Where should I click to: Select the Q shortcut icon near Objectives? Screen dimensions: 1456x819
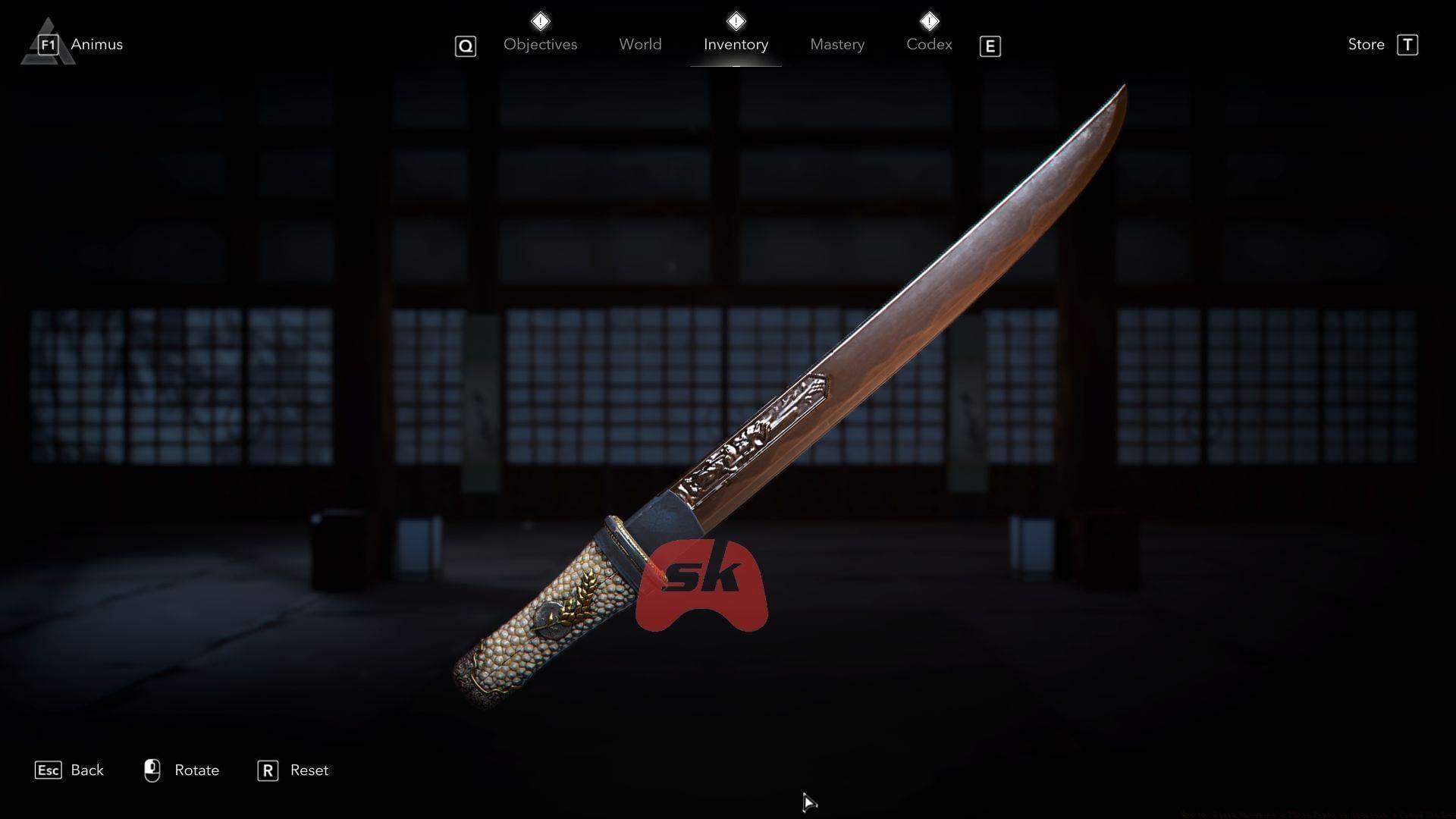click(x=465, y=45)
